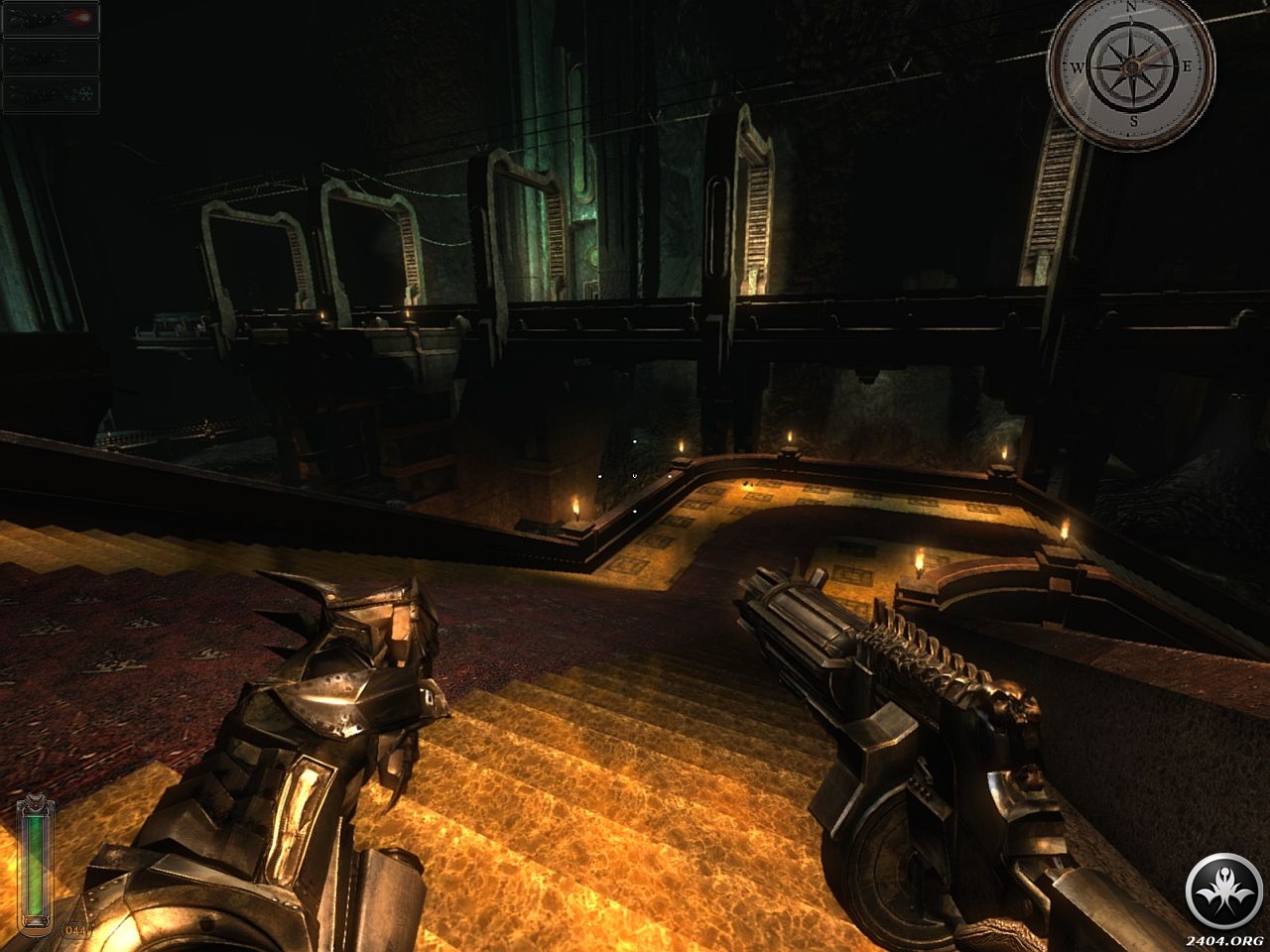Select the weapon slot with red fireball
This screenshot has height=952, width=1270.
[x=51, y=19]
